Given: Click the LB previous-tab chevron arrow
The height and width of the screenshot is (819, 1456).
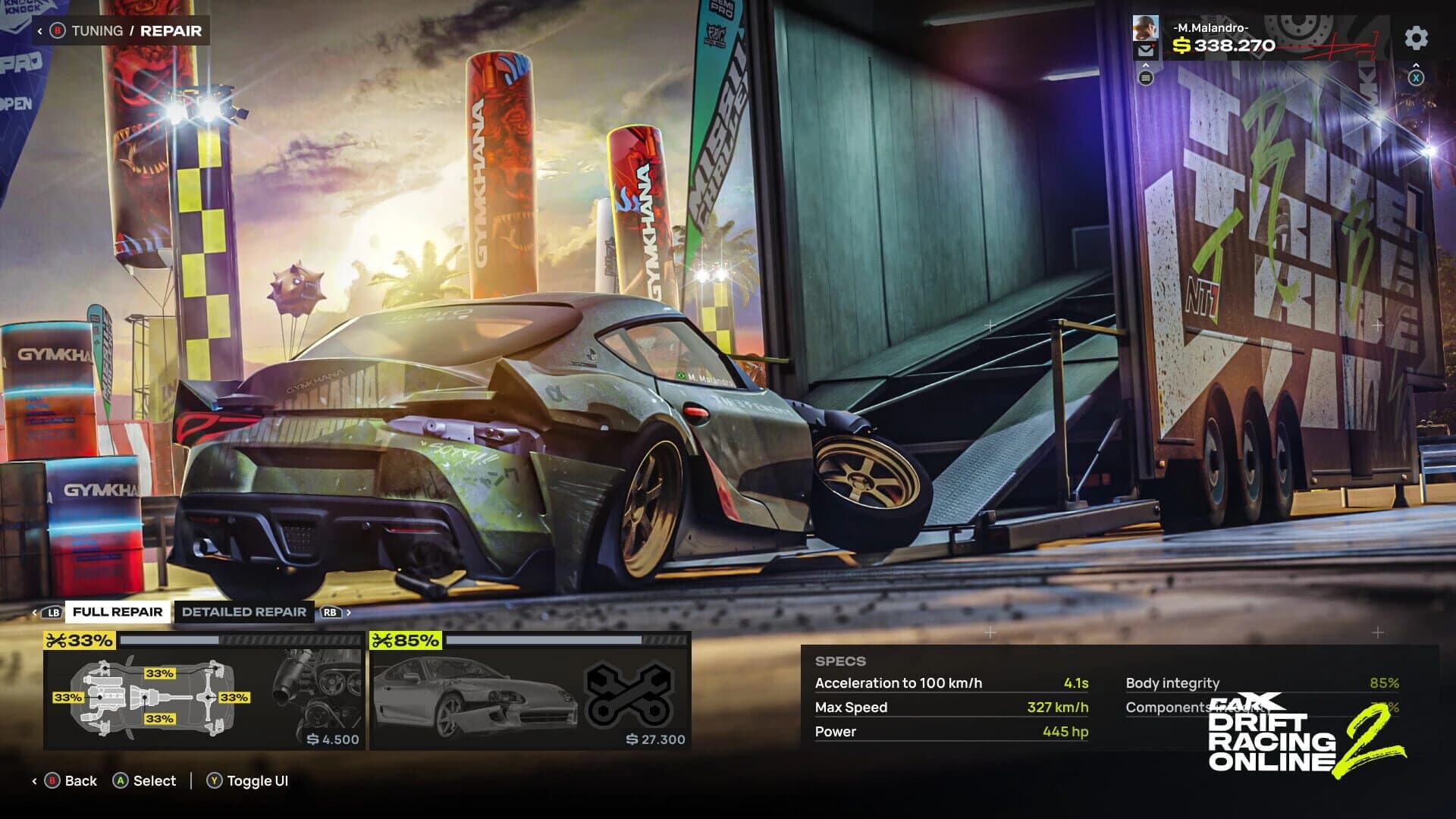Looking at the screenshot, I should [x=34, y=612].
